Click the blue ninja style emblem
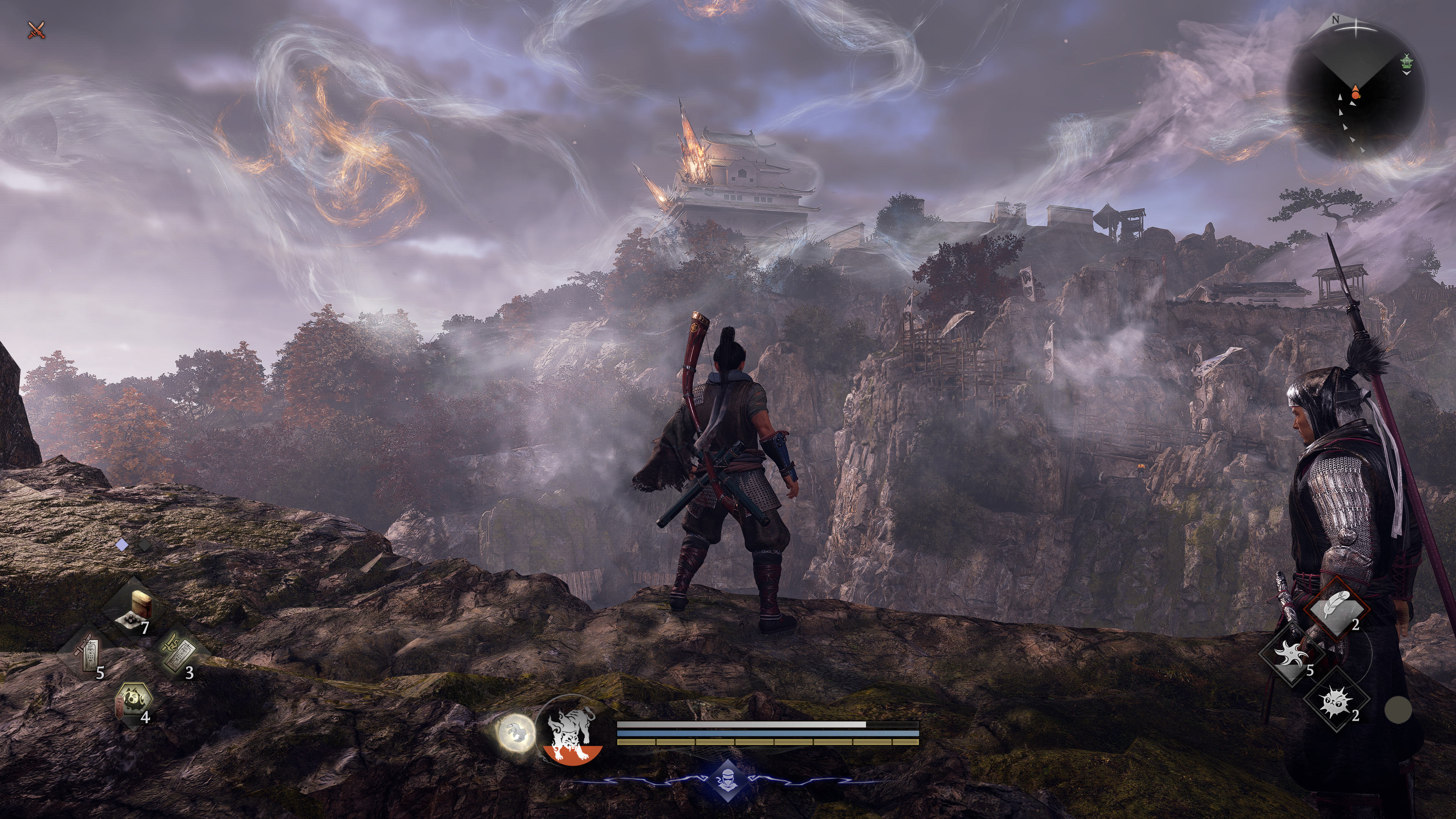1456x819 pixels. (726, 781)
